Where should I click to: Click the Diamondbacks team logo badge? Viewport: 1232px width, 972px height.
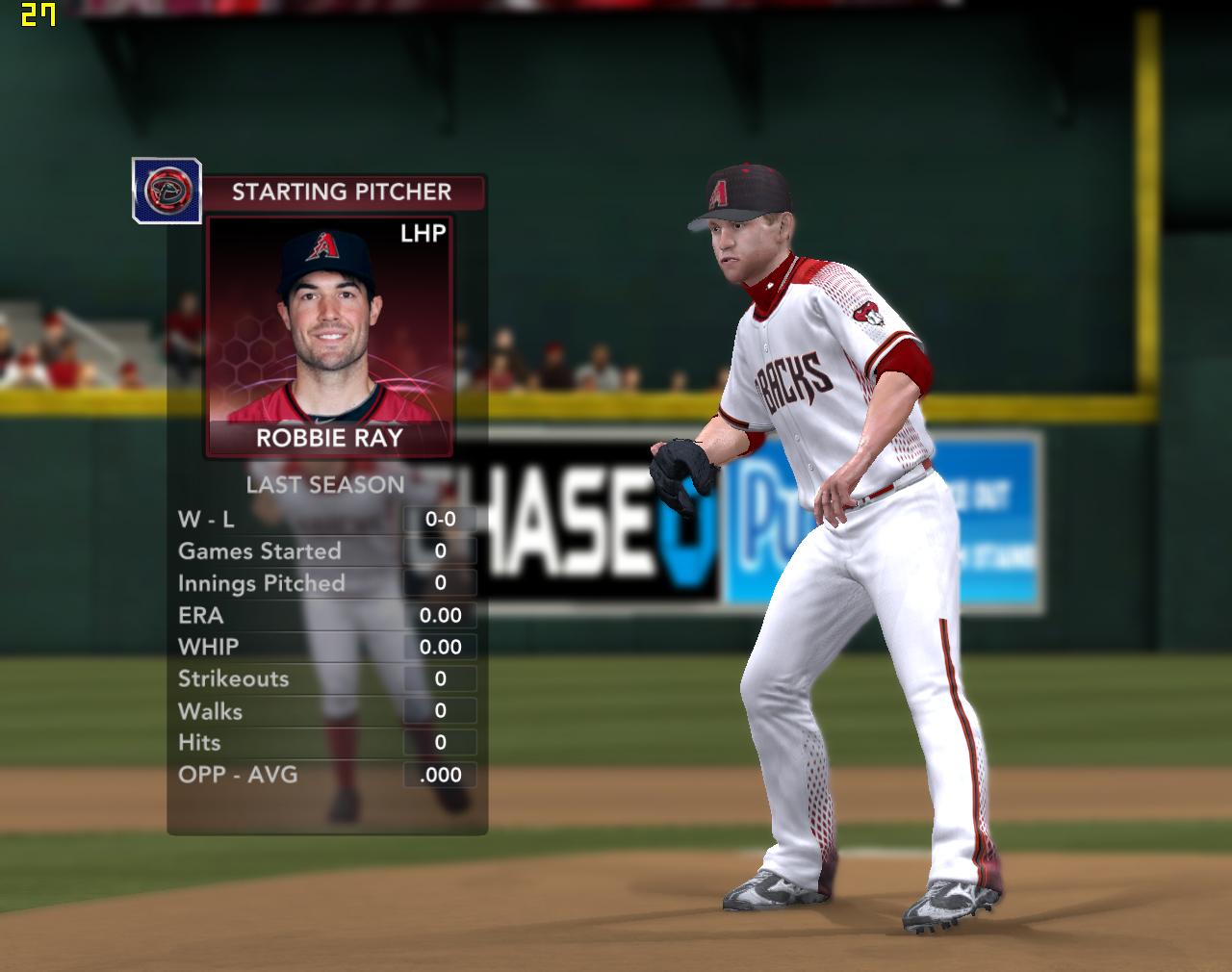(167, 191)
